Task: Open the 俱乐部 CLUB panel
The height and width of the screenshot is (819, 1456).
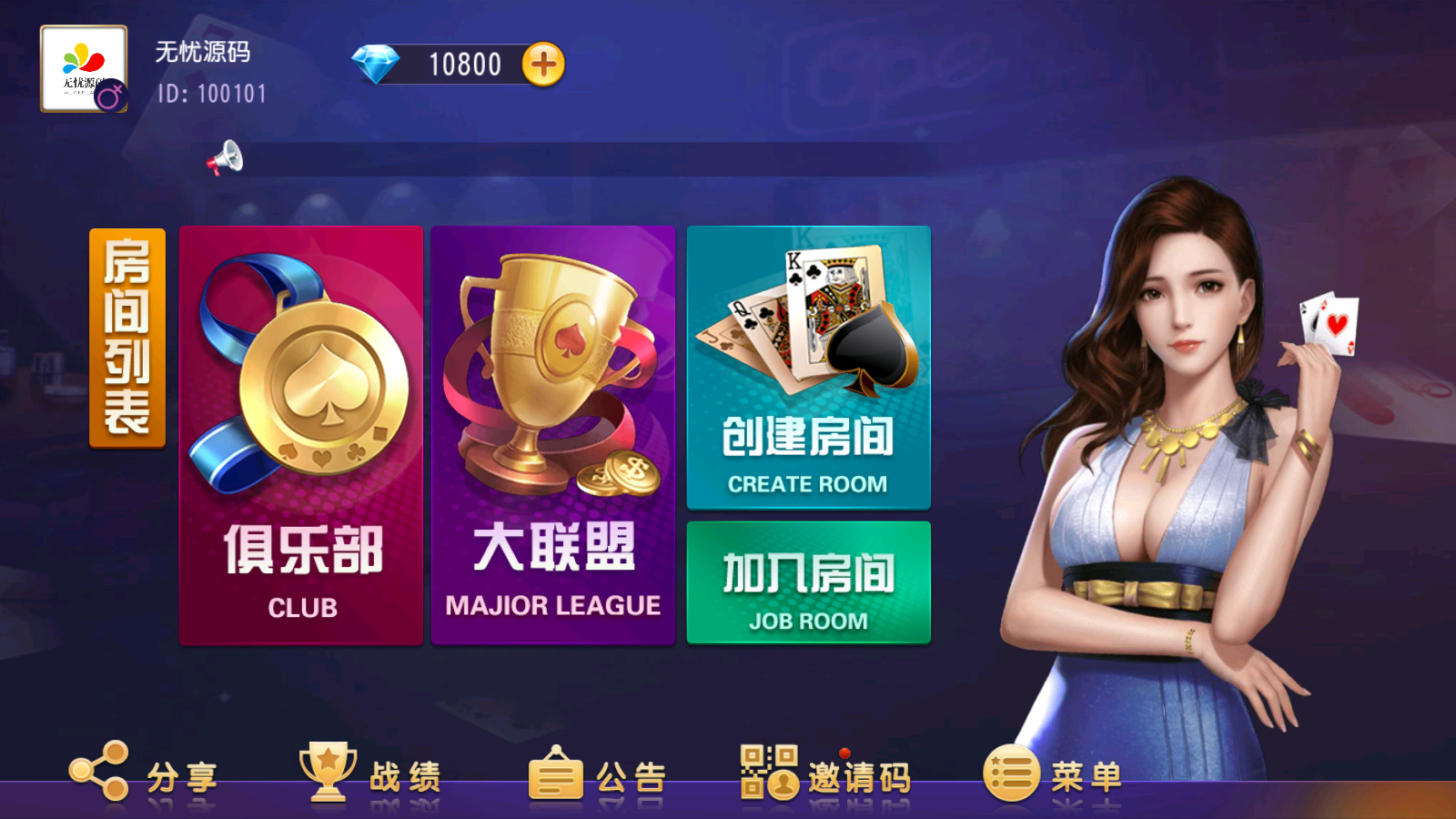Action: pyautogui.click(x=301, y=546)
